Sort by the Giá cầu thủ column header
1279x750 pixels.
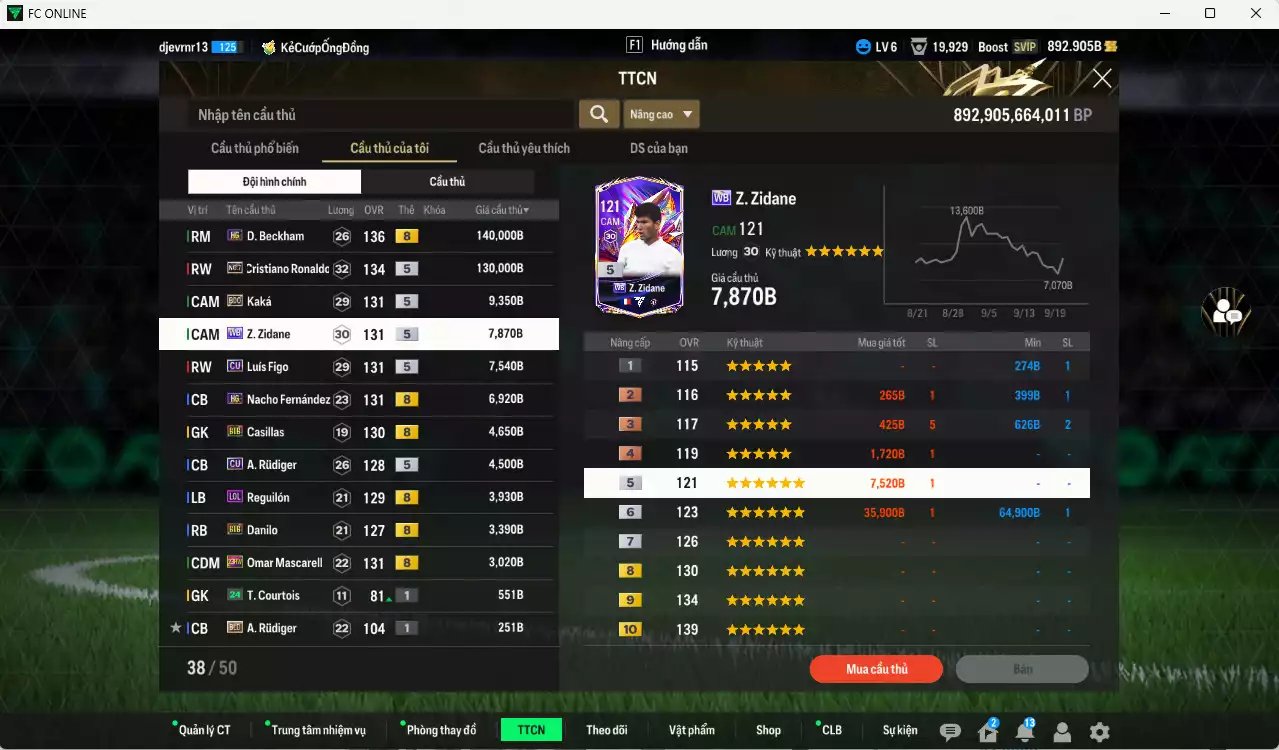click(502, 210)
